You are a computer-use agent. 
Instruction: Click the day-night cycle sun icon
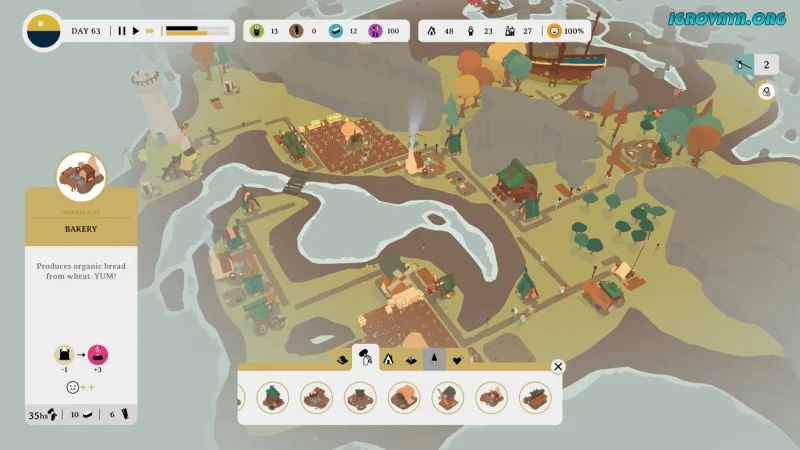tap(43, 30)
